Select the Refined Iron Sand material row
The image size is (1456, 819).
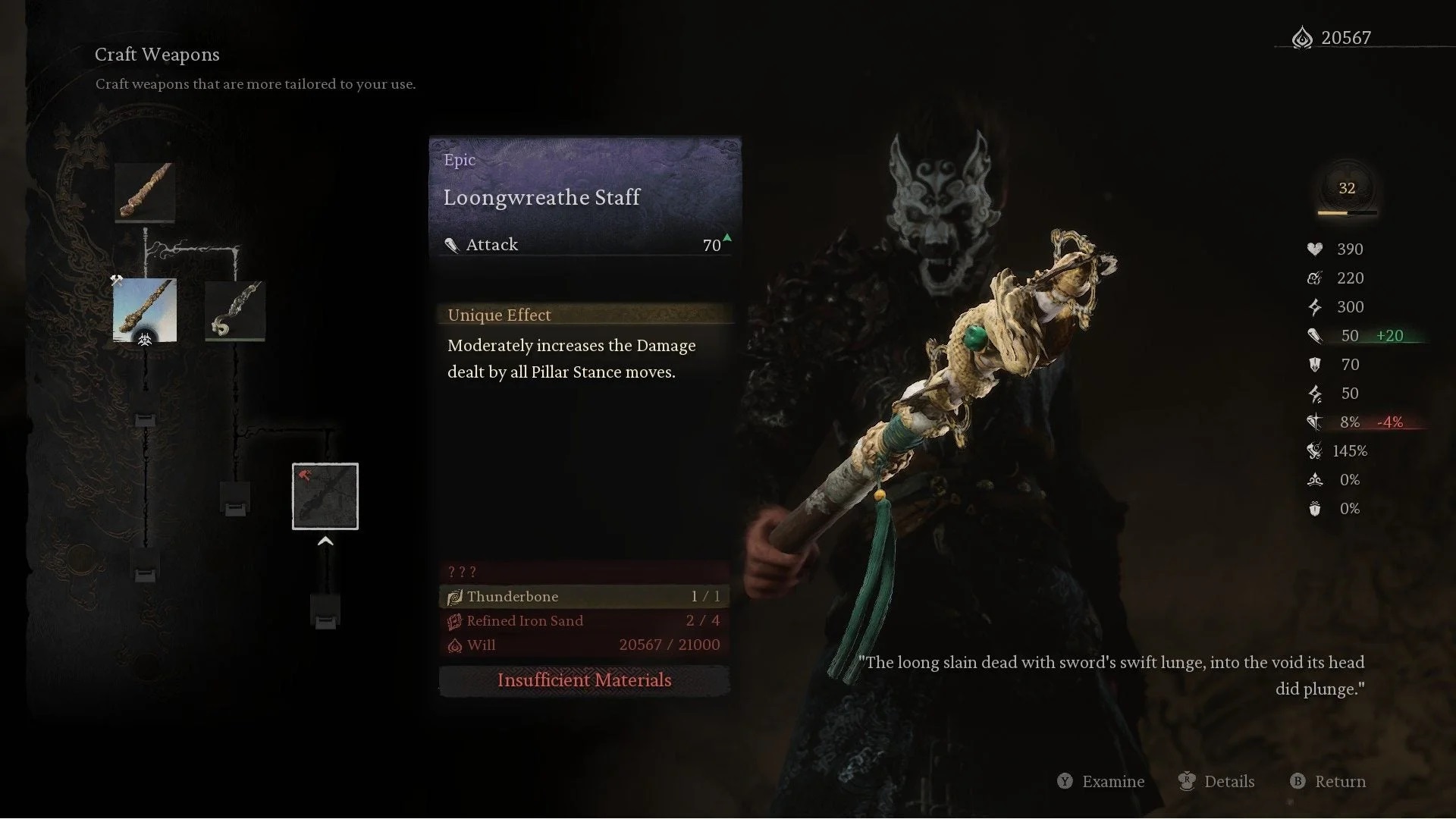click(x=584, y=621)
